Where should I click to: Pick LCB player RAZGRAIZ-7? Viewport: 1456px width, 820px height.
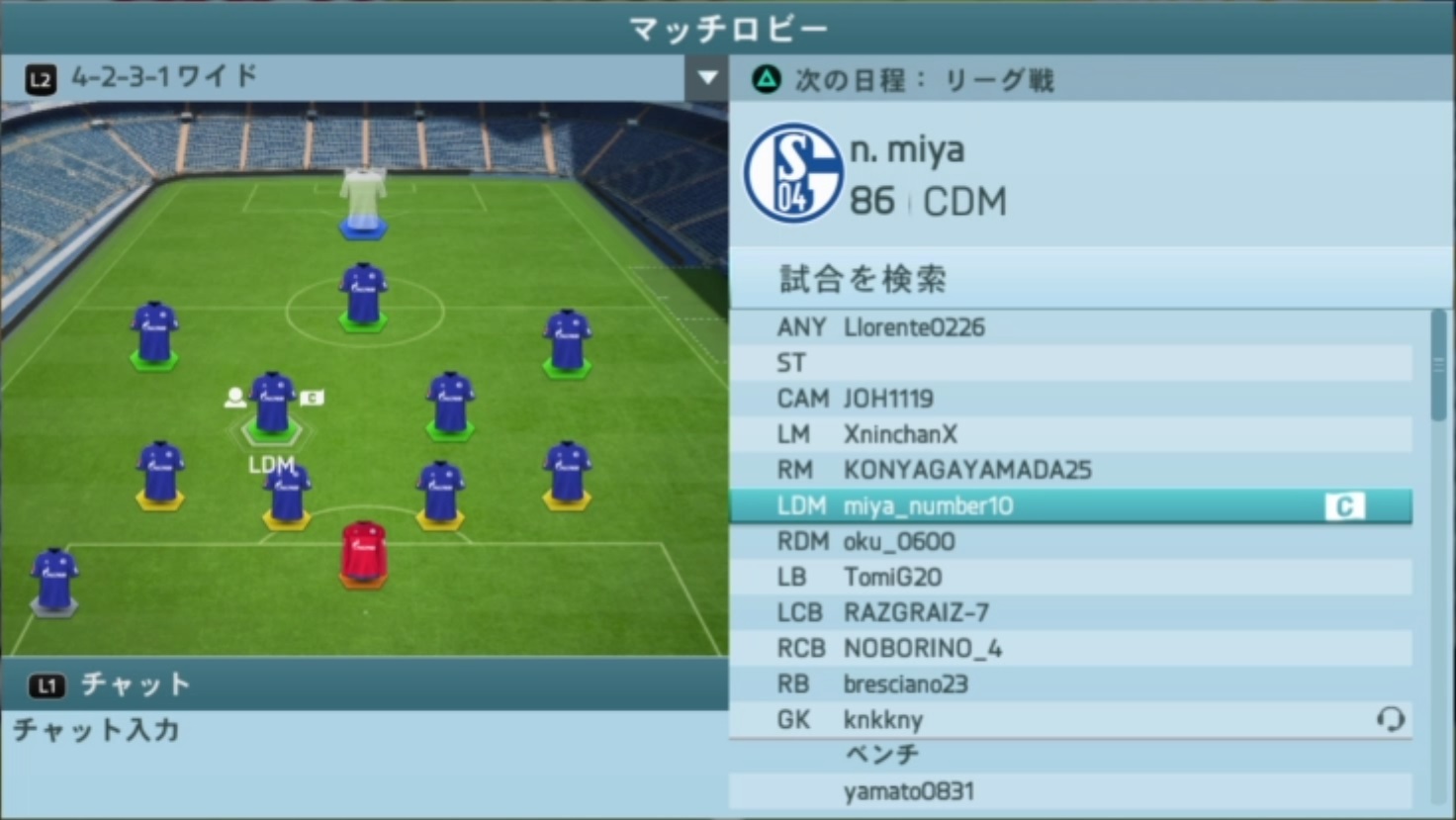(1070, 612)
